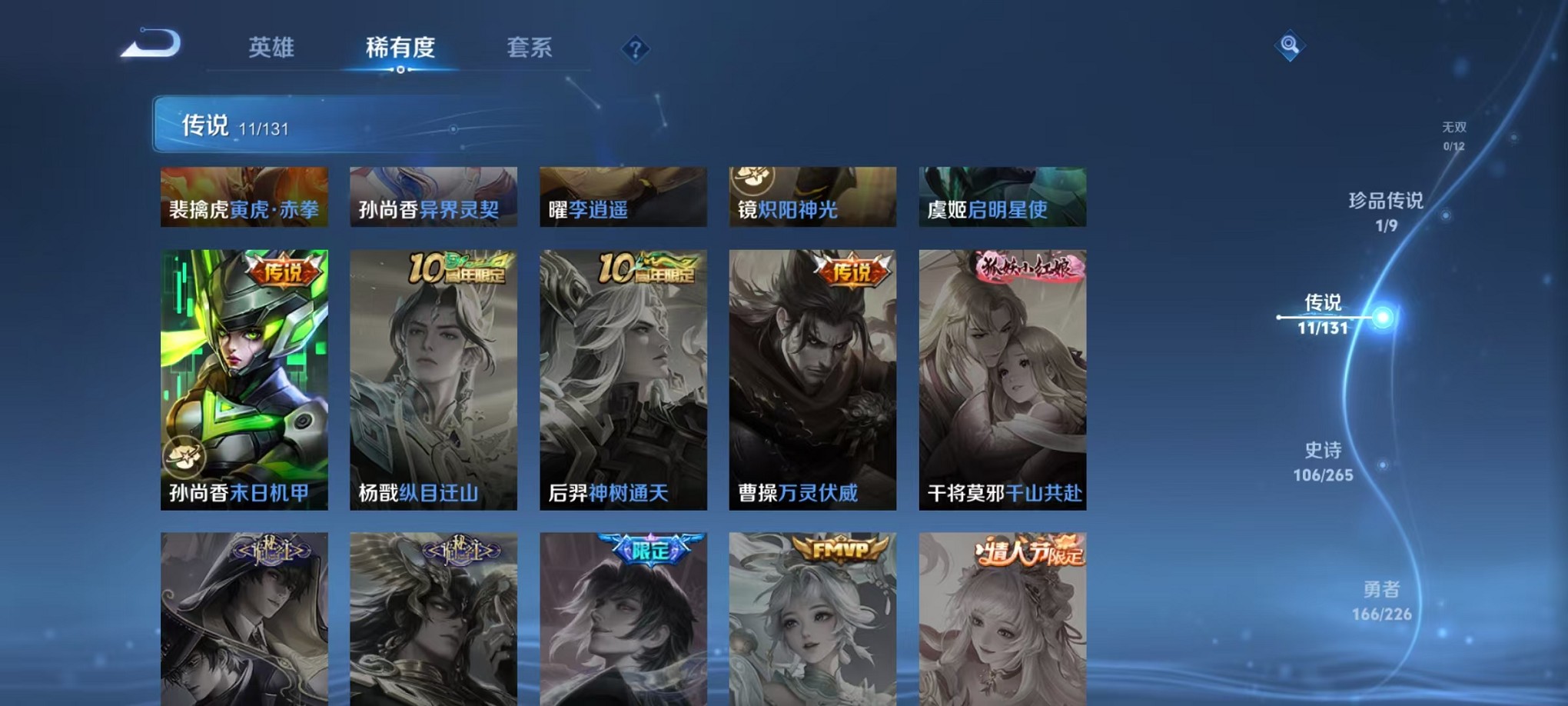Select the 稀有度 tab
The height and width of the screenshot is (706, 1568).
pos(400,48)
